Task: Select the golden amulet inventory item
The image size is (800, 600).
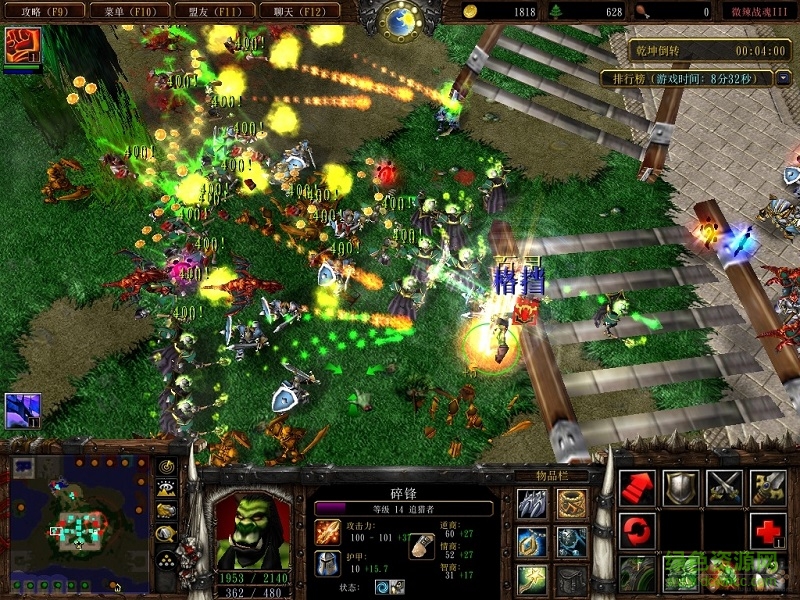Action: pyautogui.click(x=532, y=542)
